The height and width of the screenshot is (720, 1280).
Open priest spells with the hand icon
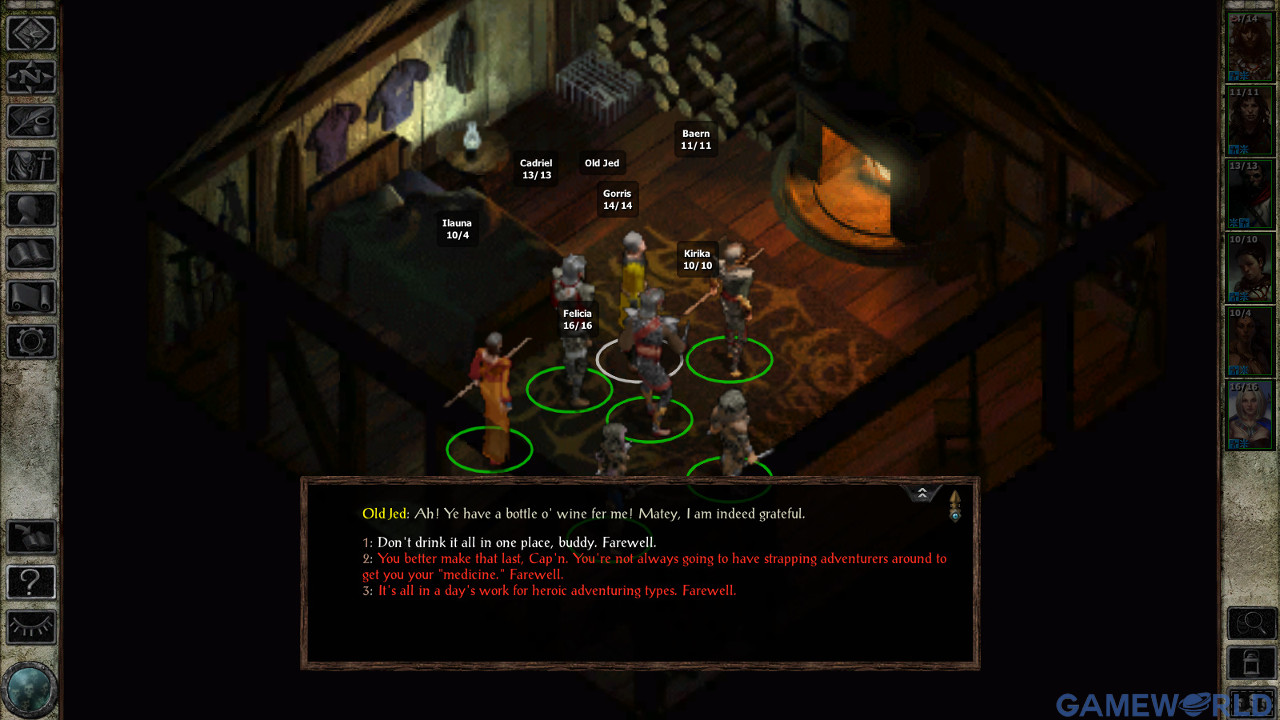pos(32,166)
